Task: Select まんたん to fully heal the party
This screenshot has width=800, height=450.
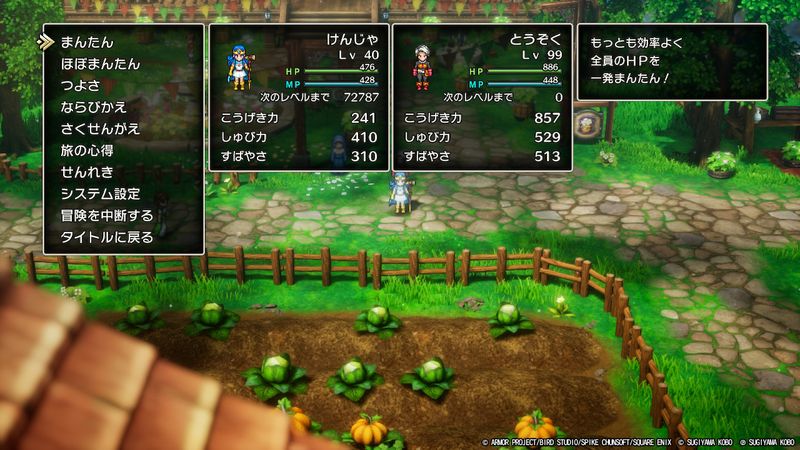Action: pos(86,42)
